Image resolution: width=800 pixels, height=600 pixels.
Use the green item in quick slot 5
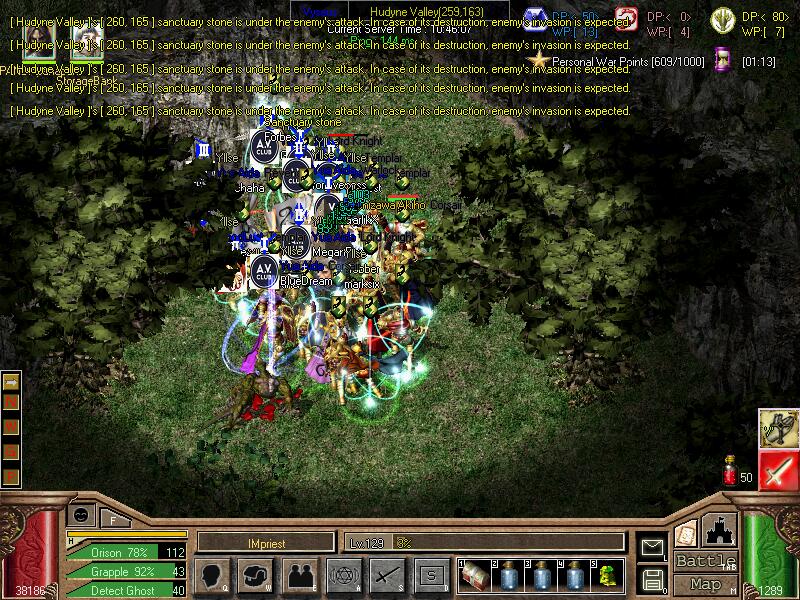[x=609, y=575]
